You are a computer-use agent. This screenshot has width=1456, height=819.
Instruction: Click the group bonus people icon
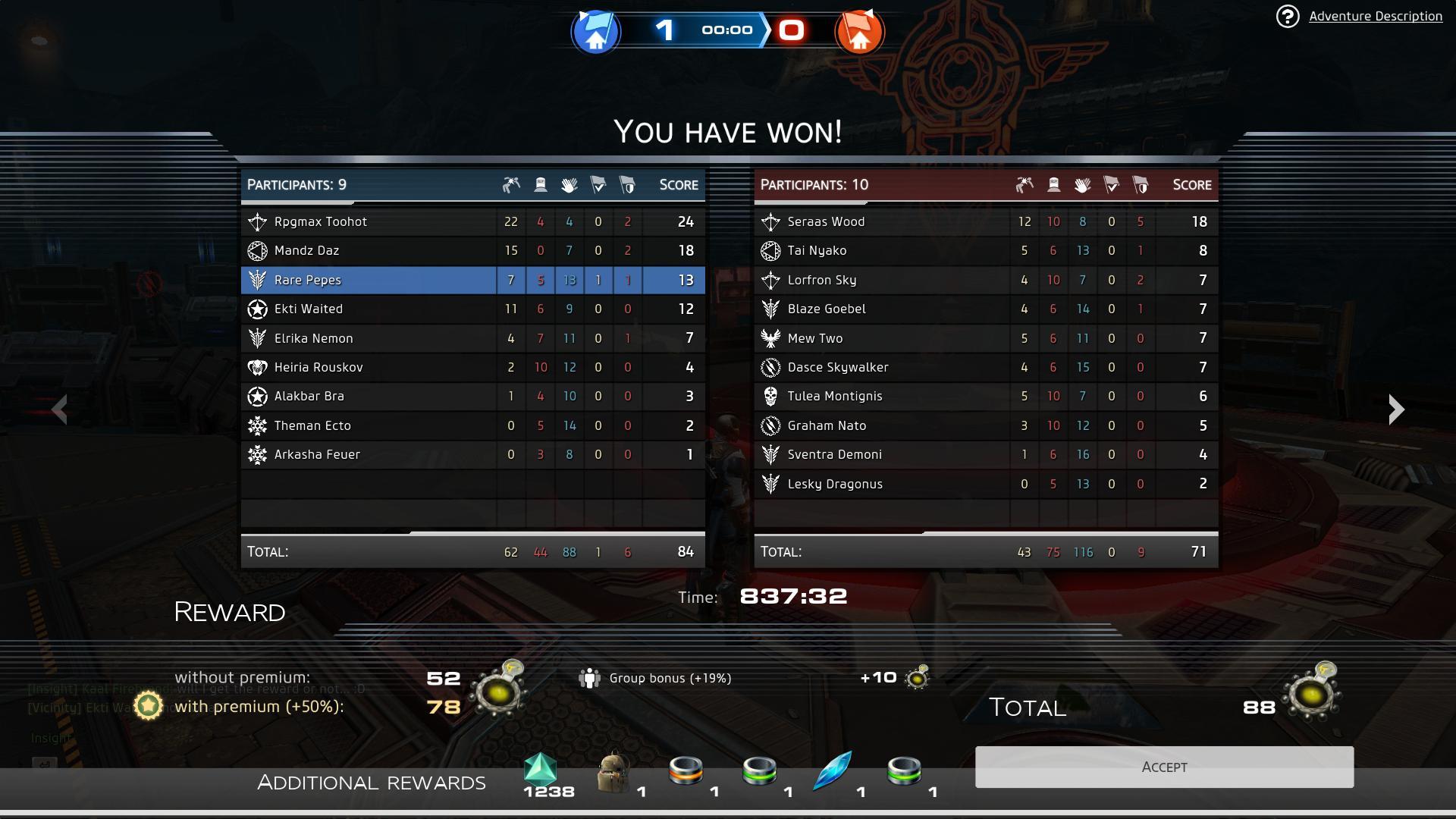(591, 678)
